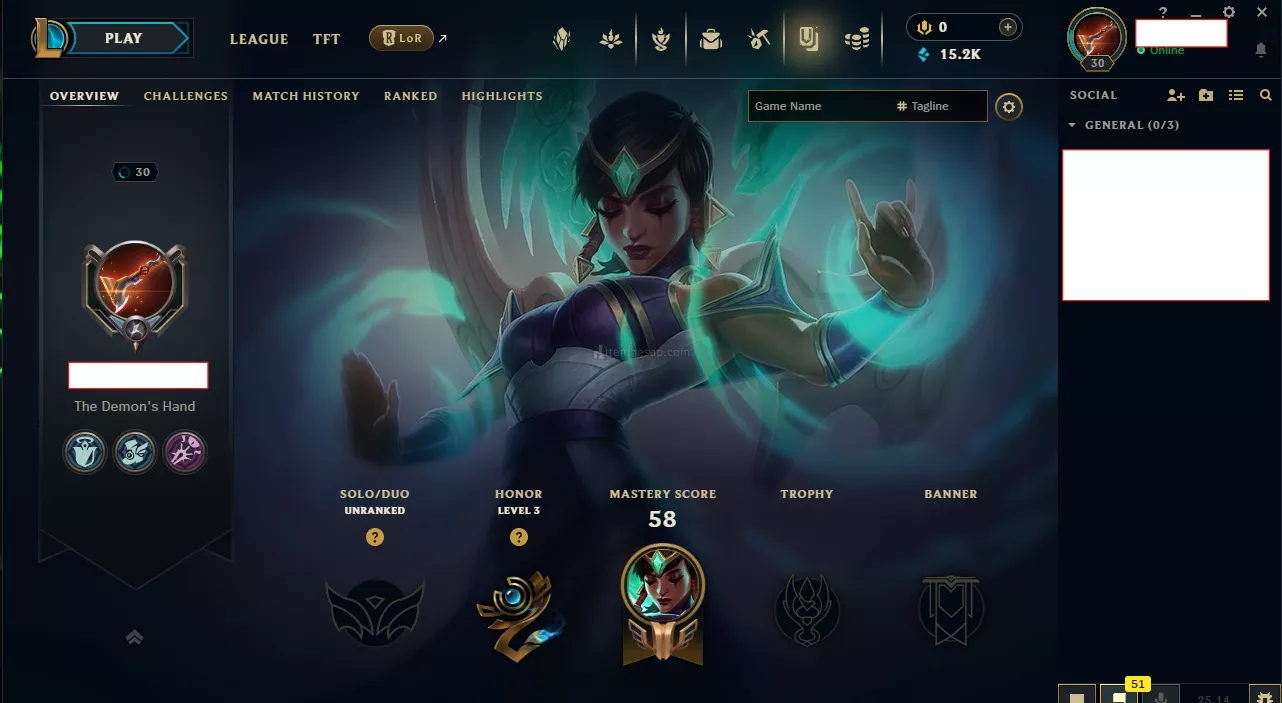
Task: Add RP with the plus button
Action: [x=1008, y=27]
